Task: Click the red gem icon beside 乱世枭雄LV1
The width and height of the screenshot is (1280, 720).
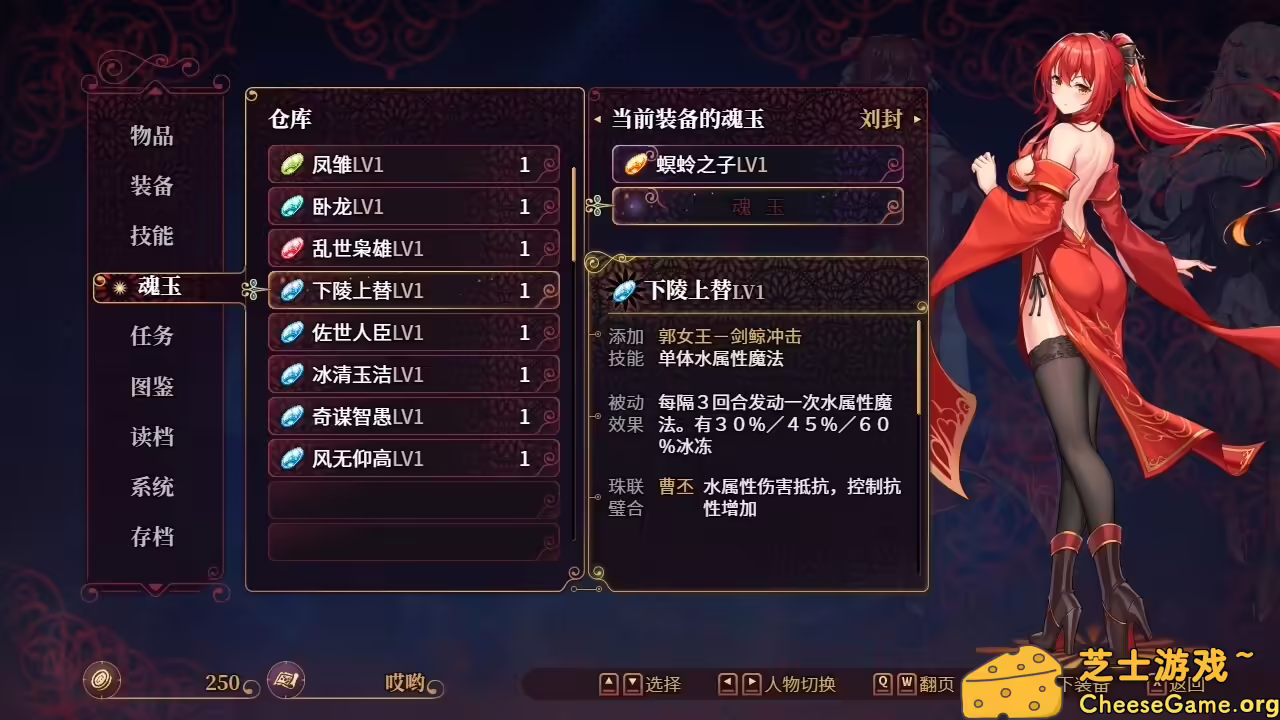Action: [291, 249]
